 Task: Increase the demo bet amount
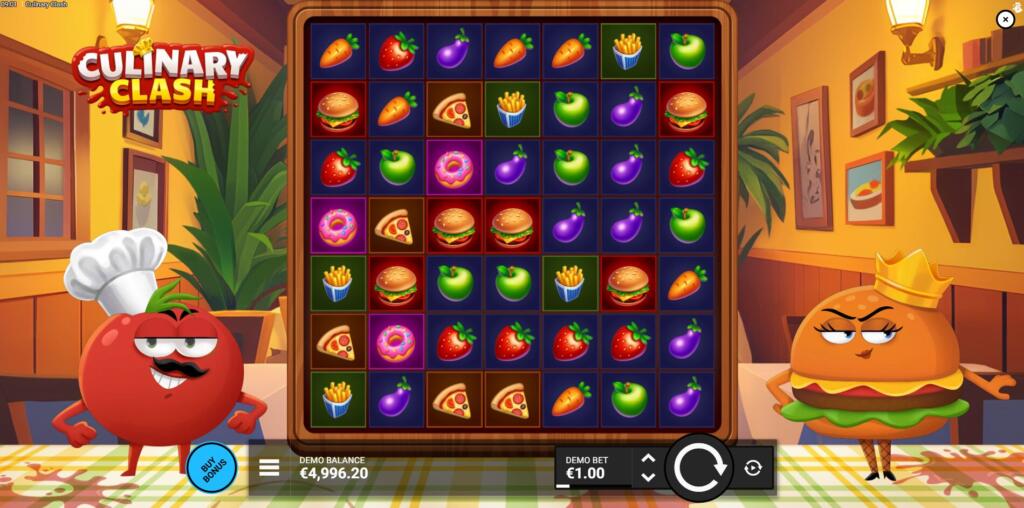pyautogui.click(x=647, y=459)
